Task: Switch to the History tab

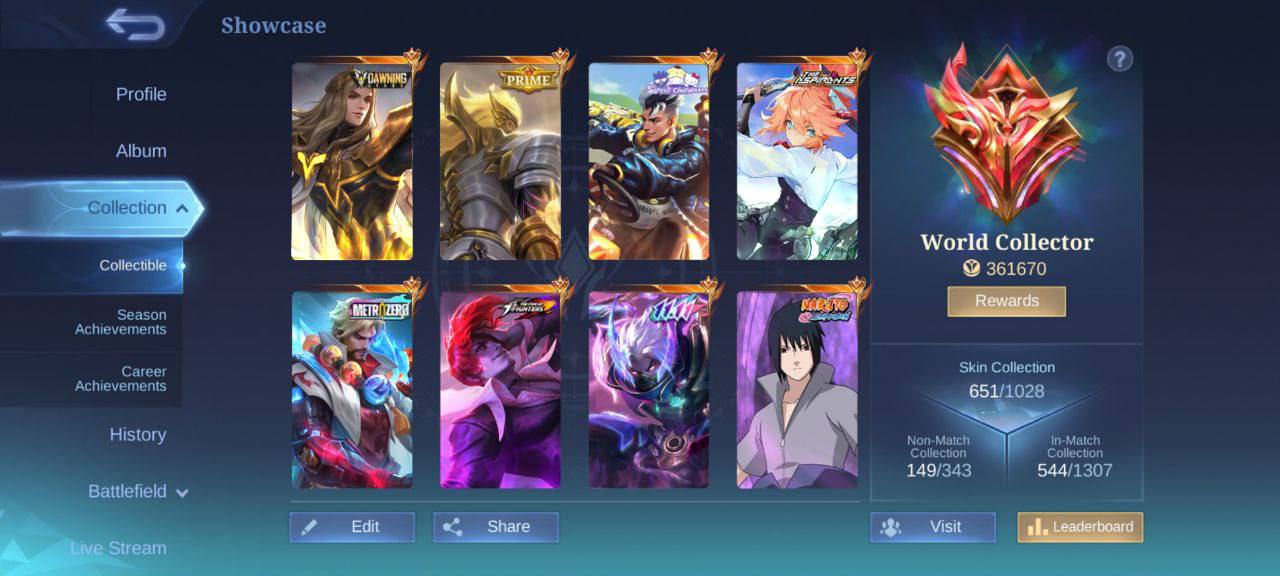Action: click(138, 435)
